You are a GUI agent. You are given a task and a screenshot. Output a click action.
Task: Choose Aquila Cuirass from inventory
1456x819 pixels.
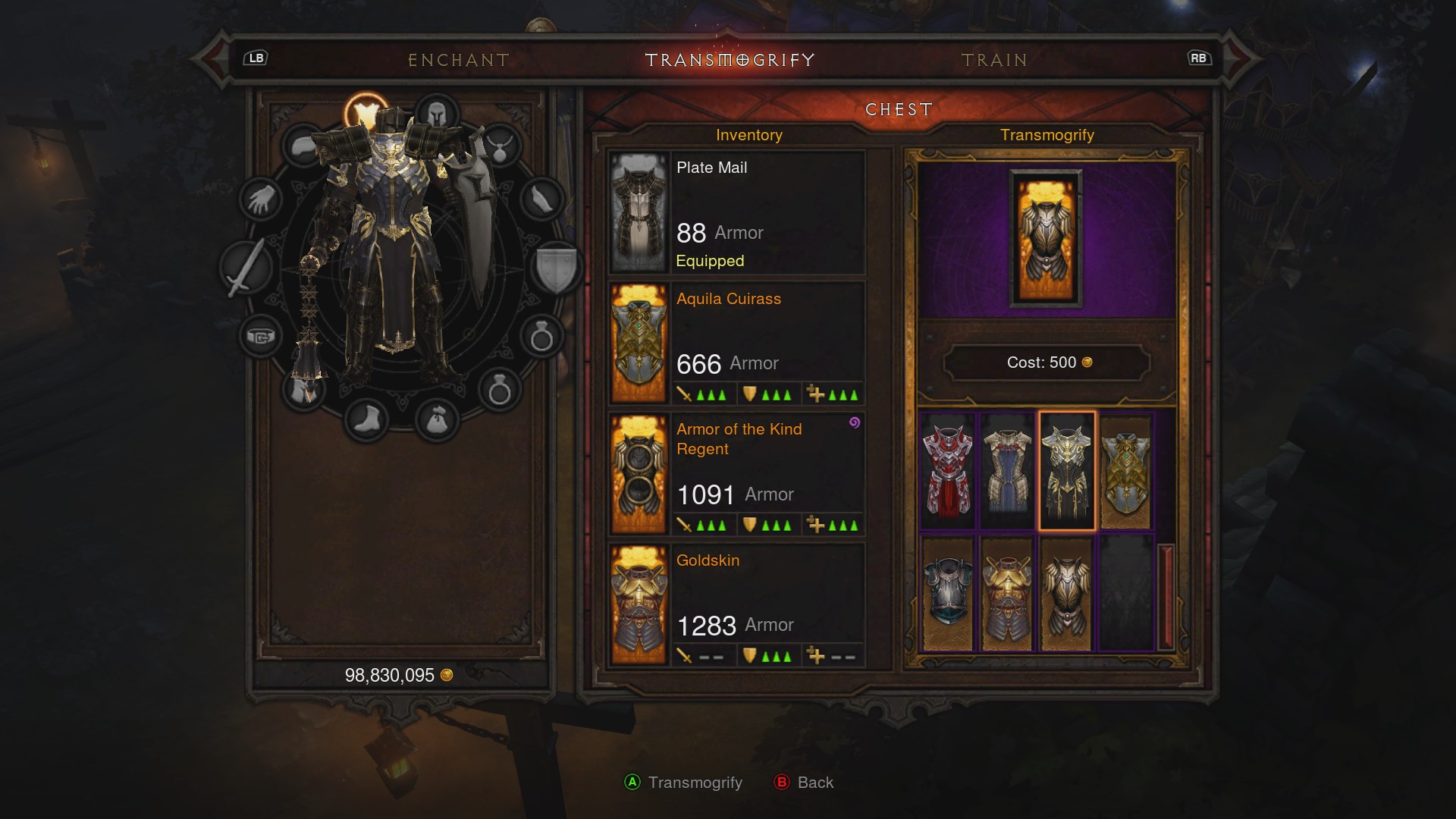[736, 343]
